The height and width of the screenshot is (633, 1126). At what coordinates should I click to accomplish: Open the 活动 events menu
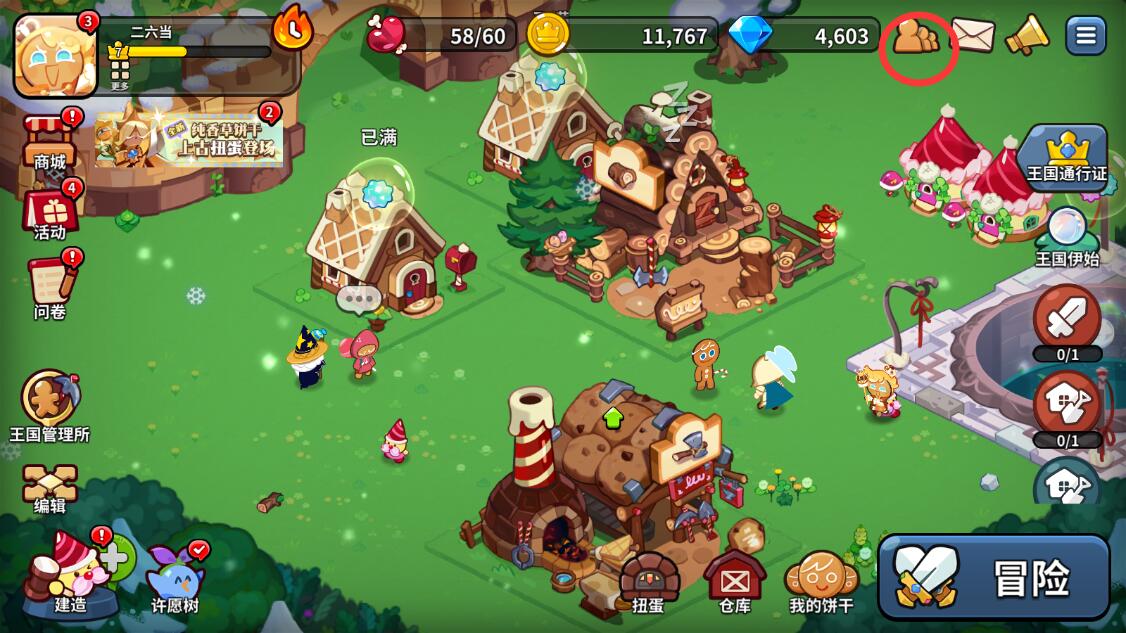pyautogui.click(x=50, y=212)
